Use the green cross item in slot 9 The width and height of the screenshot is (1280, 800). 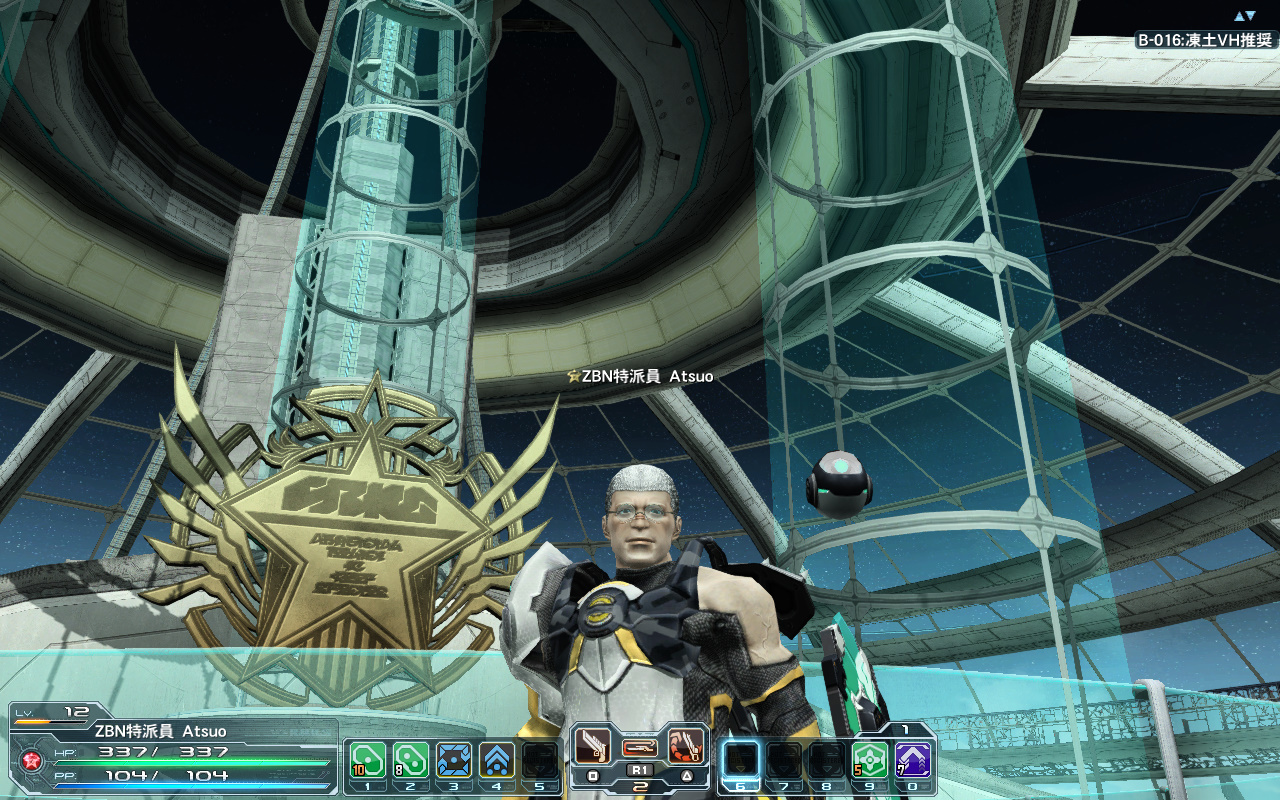(870, 760)
